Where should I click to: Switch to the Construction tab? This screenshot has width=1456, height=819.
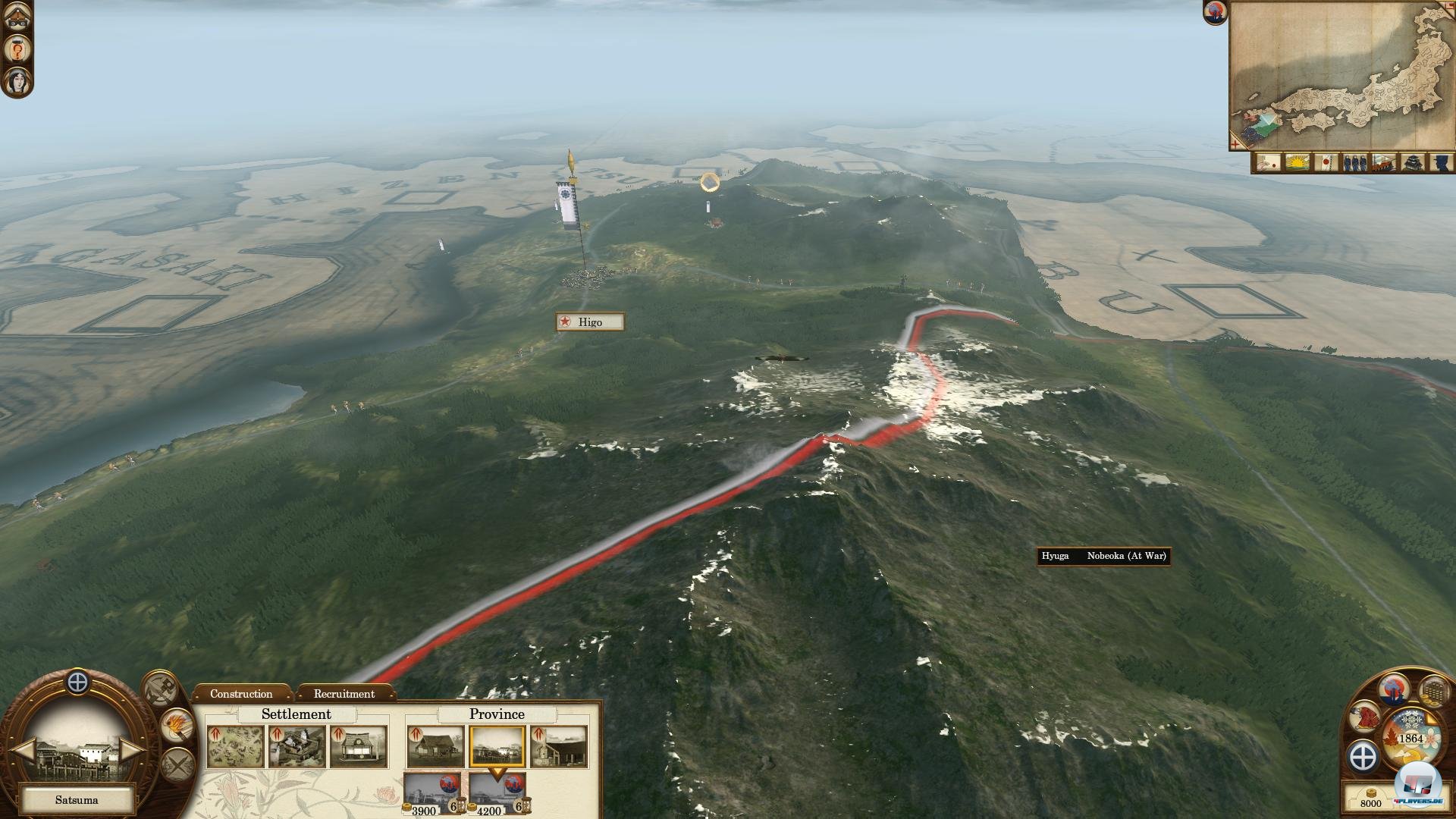pyautogui.click(x=241, y=694)
